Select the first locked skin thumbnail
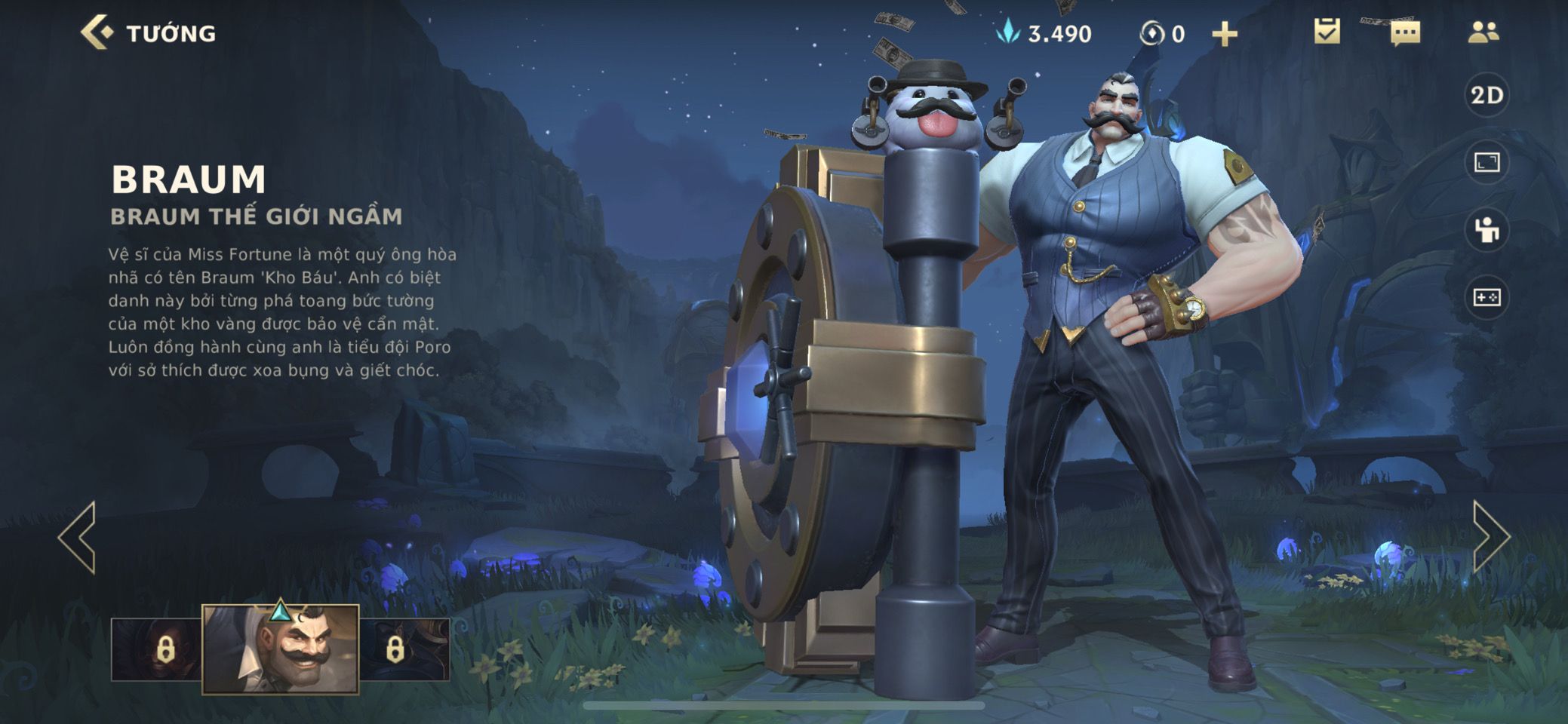Viewport: 1568px width, 724px height. click(x=157, y=649)
